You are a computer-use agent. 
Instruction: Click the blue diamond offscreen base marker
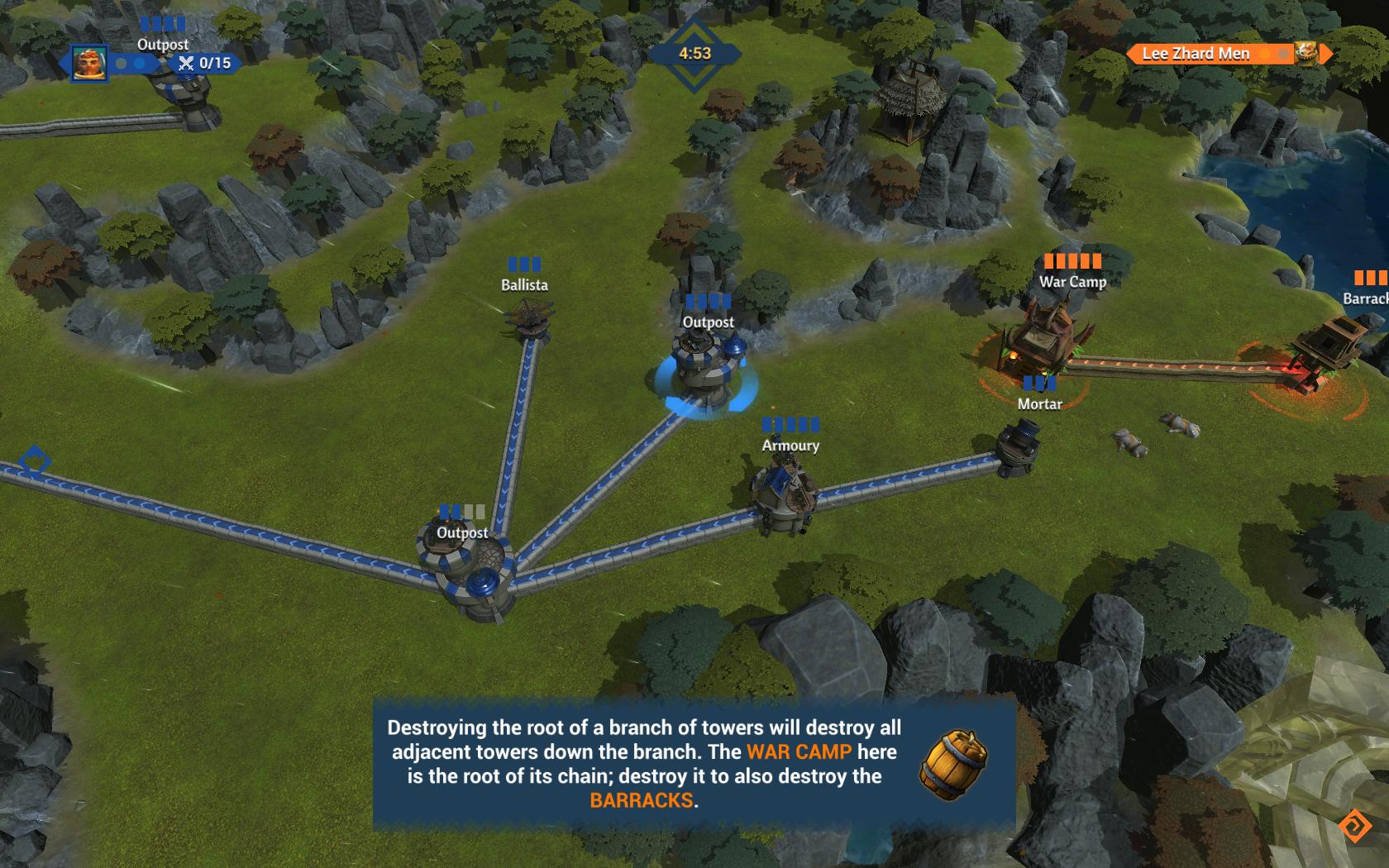pos(35,460)
